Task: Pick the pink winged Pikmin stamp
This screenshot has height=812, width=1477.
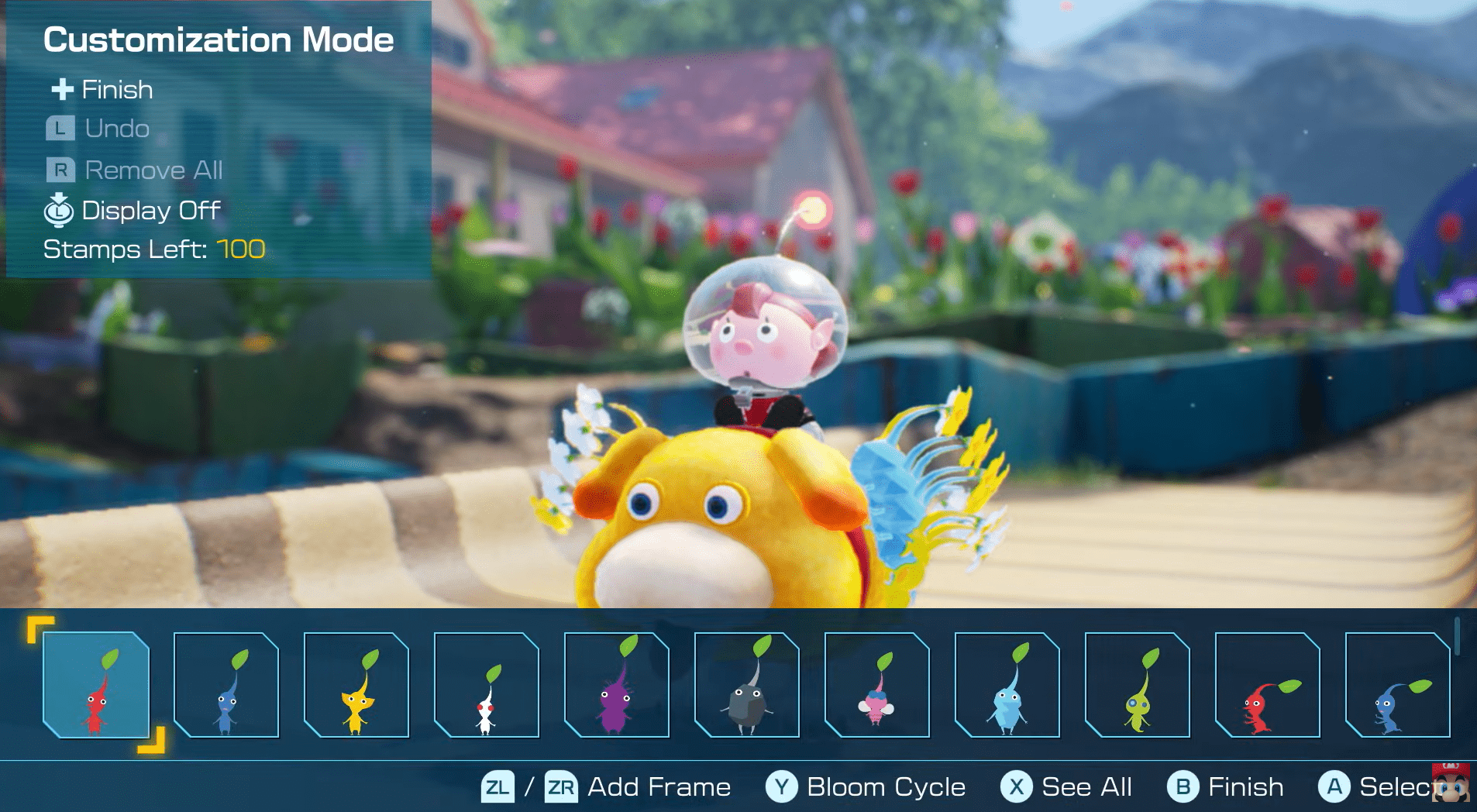Action: [x=877, y=685]
